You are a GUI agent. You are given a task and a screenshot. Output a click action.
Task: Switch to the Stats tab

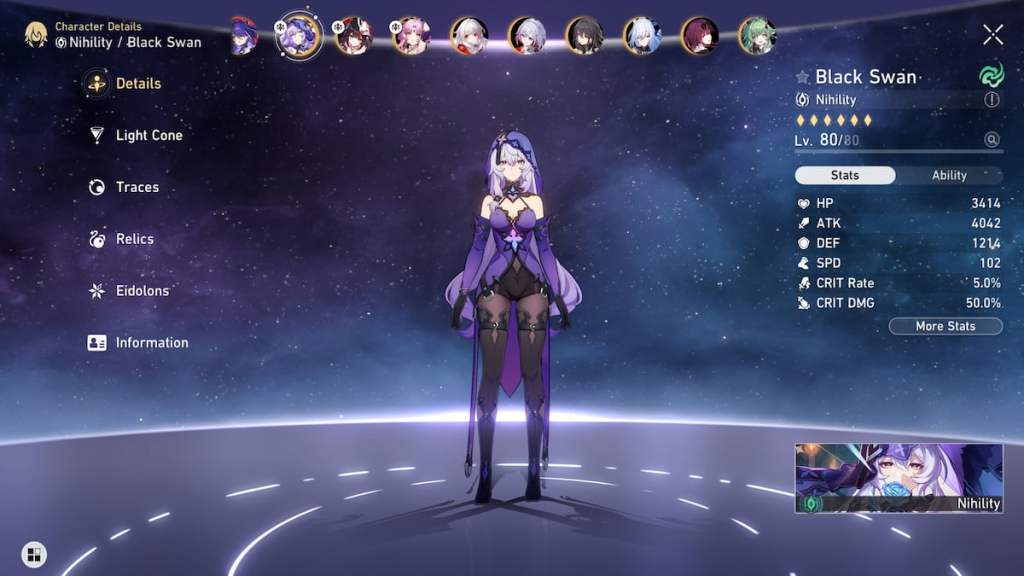pyautogui.click(x=845, y=175)
